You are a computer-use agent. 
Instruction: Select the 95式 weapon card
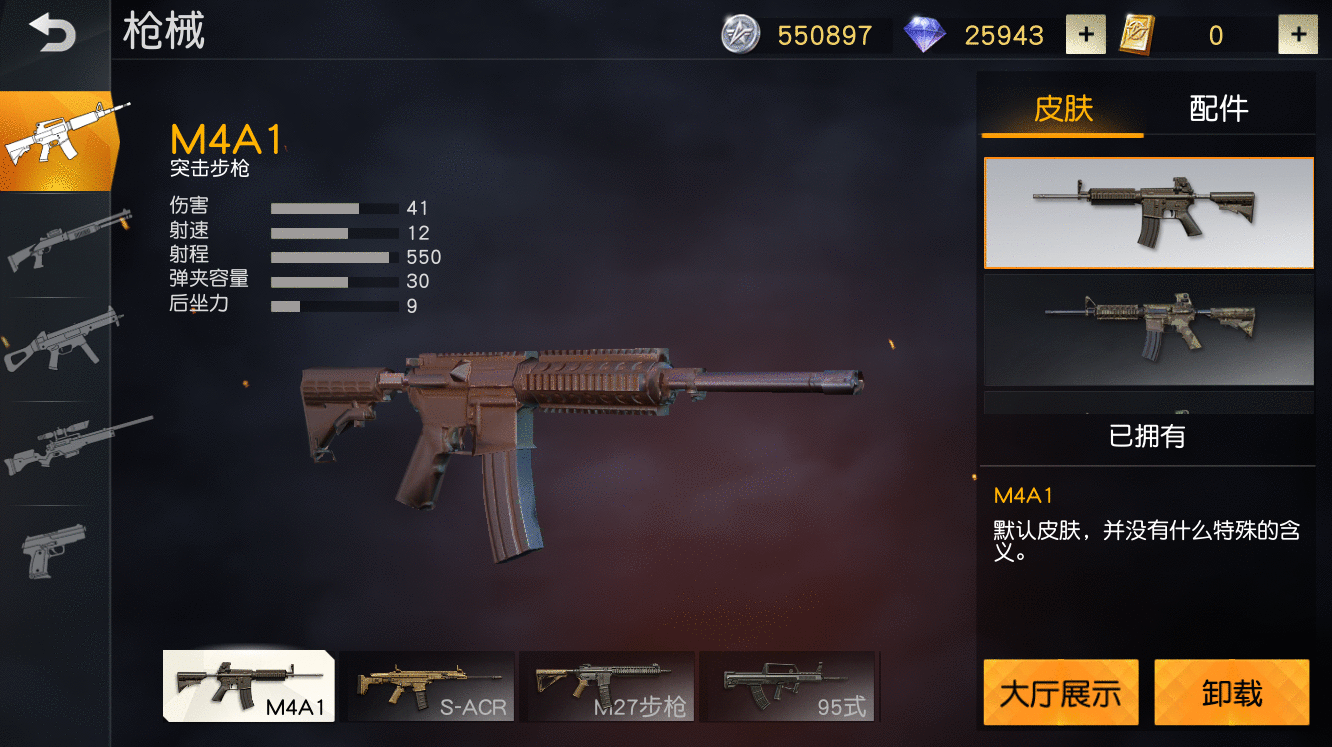(787, 686)
